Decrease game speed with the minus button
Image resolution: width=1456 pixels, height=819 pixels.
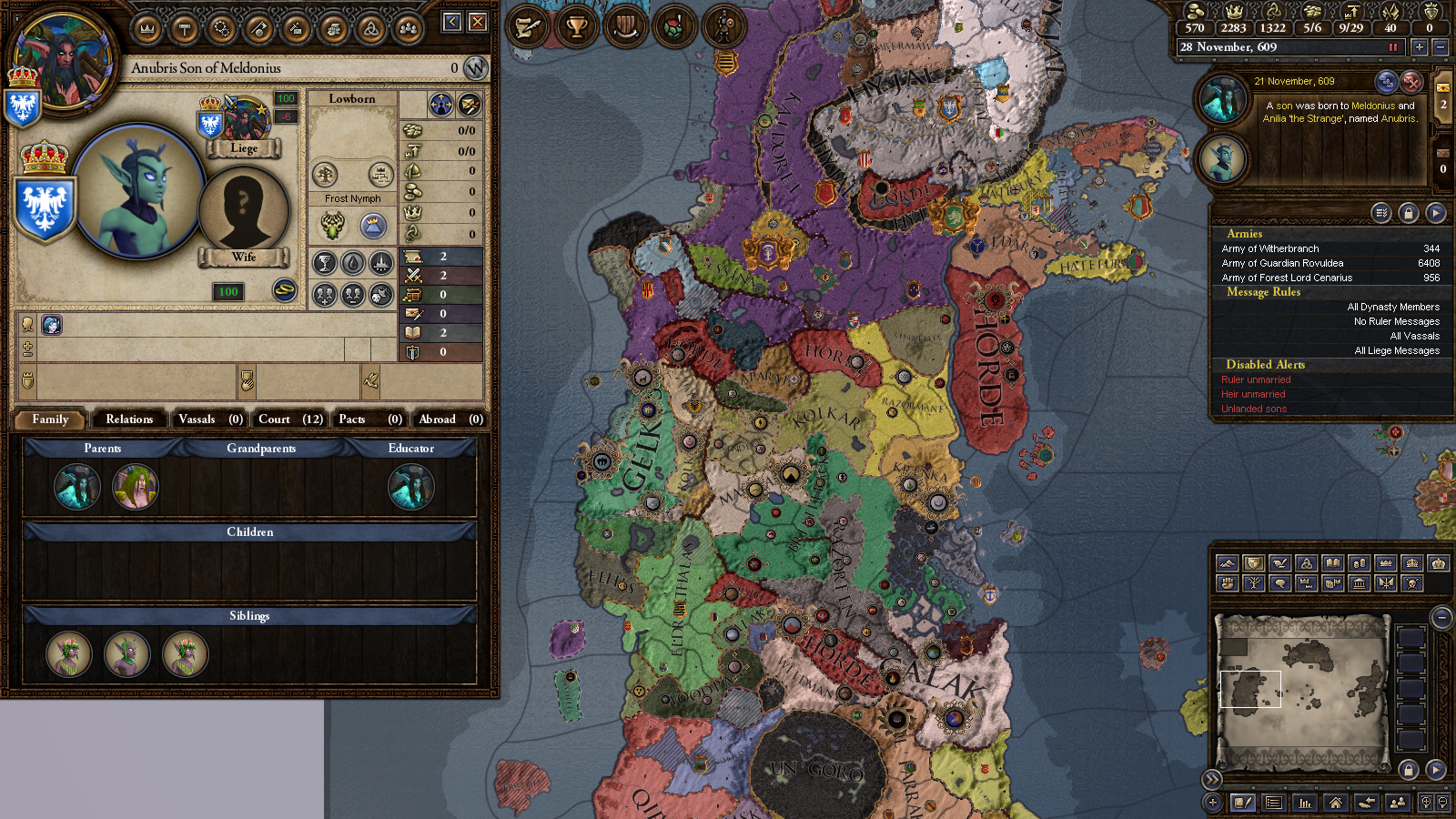point(1440,47)
